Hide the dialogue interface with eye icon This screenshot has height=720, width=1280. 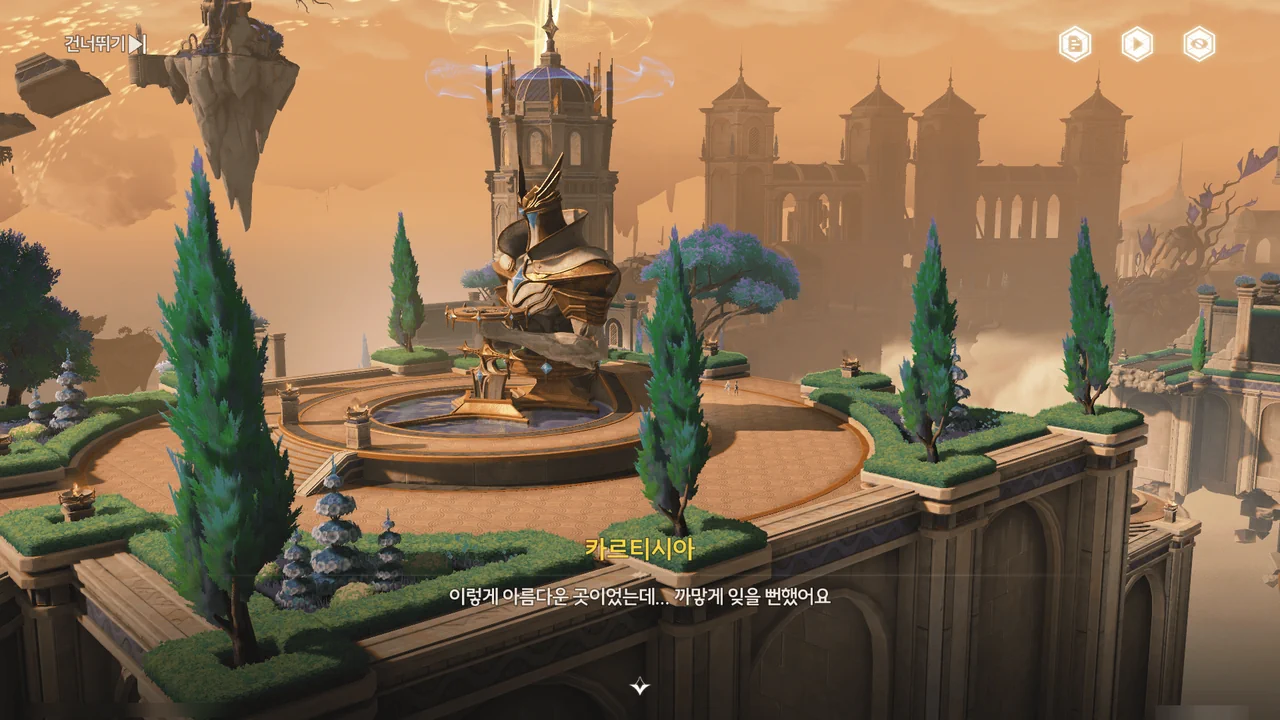click(x=1199, y=44)
